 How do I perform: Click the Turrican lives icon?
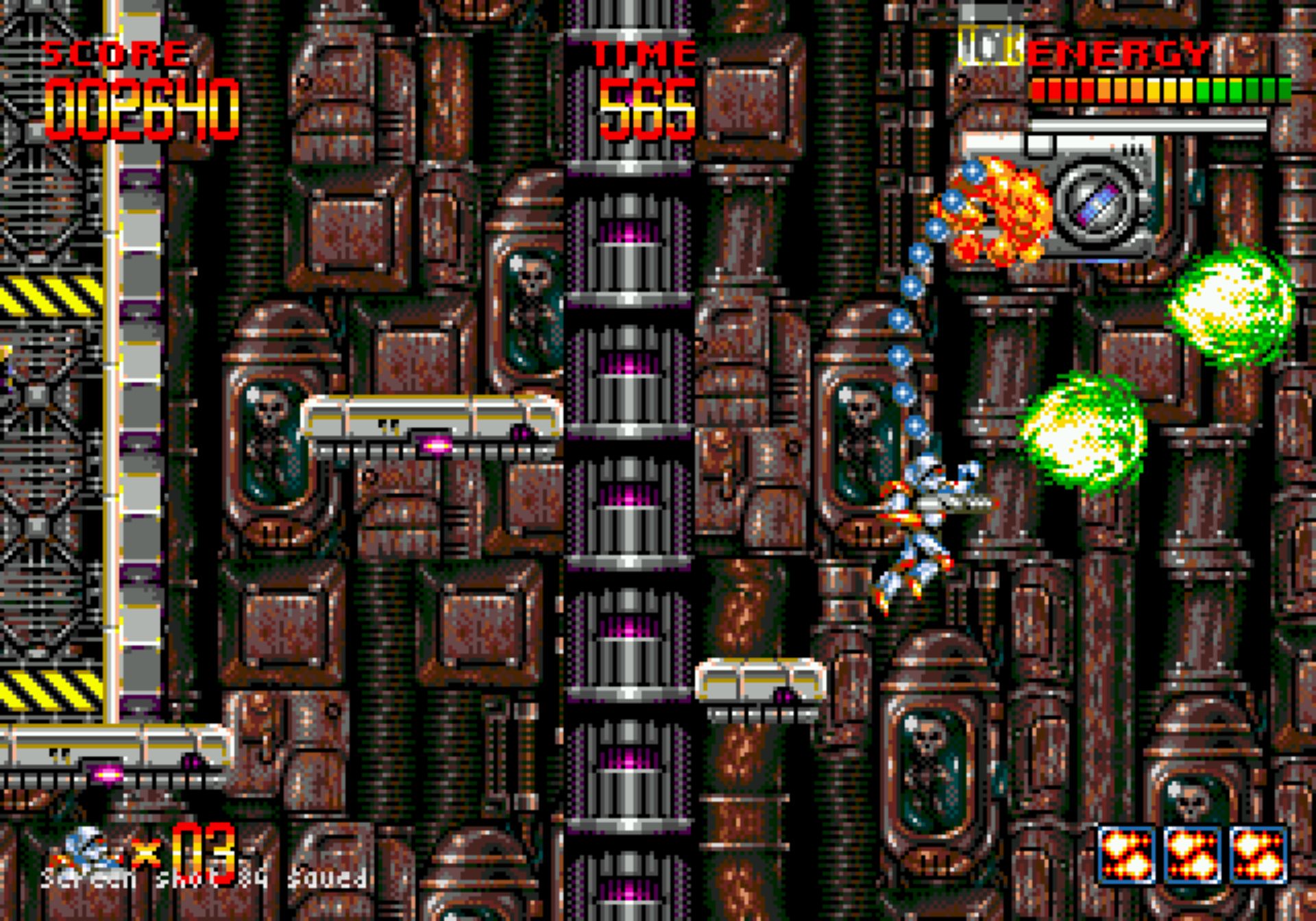pos(93,850)
